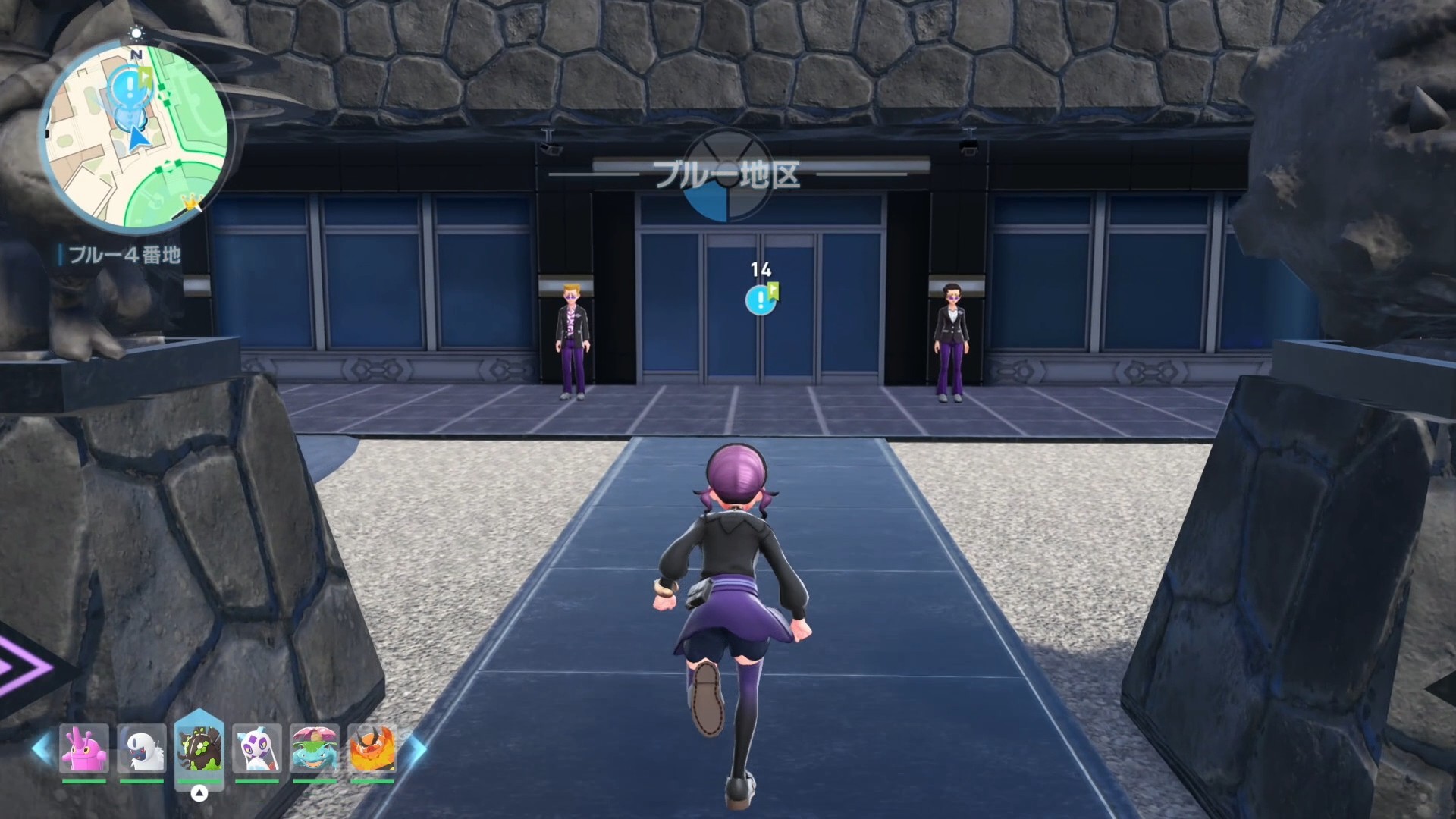This screenshot has width=1456, height=819.
Task: Pick Venusaur from the party bar
Action: 315,748
